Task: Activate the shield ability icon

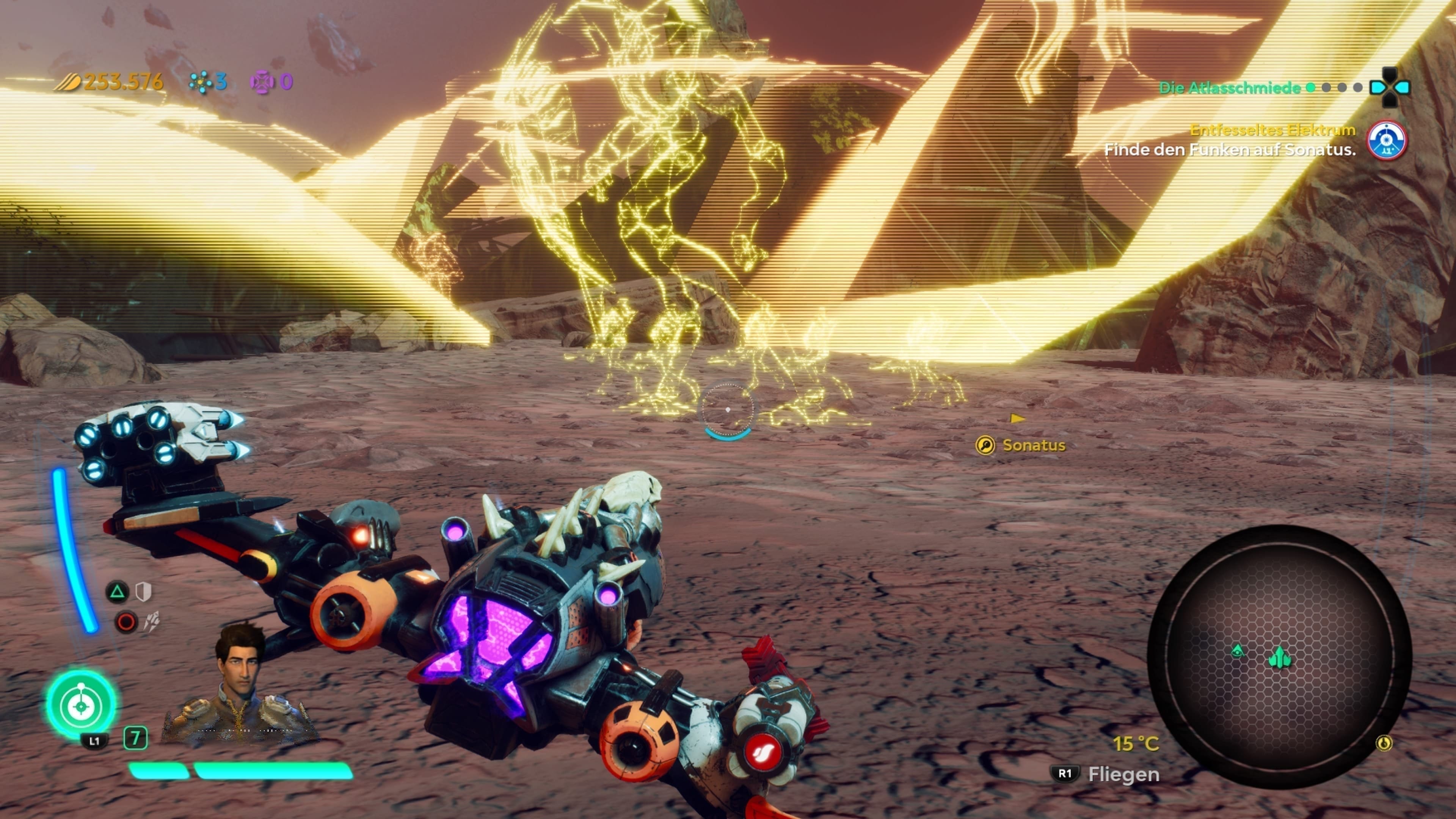Action: click(144, 592)
